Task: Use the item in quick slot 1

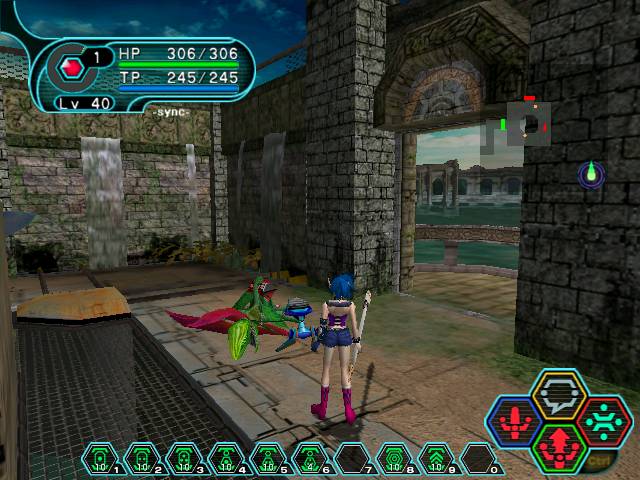Action: click(100, 459)
